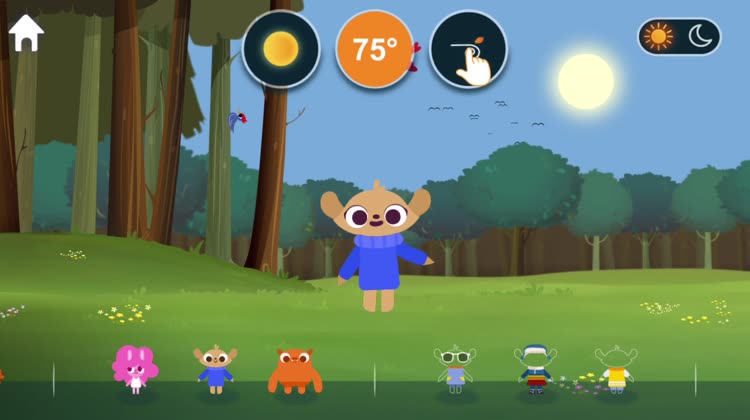Select the pink fluffy character
The image size is (750, 420).
(135, 367)
